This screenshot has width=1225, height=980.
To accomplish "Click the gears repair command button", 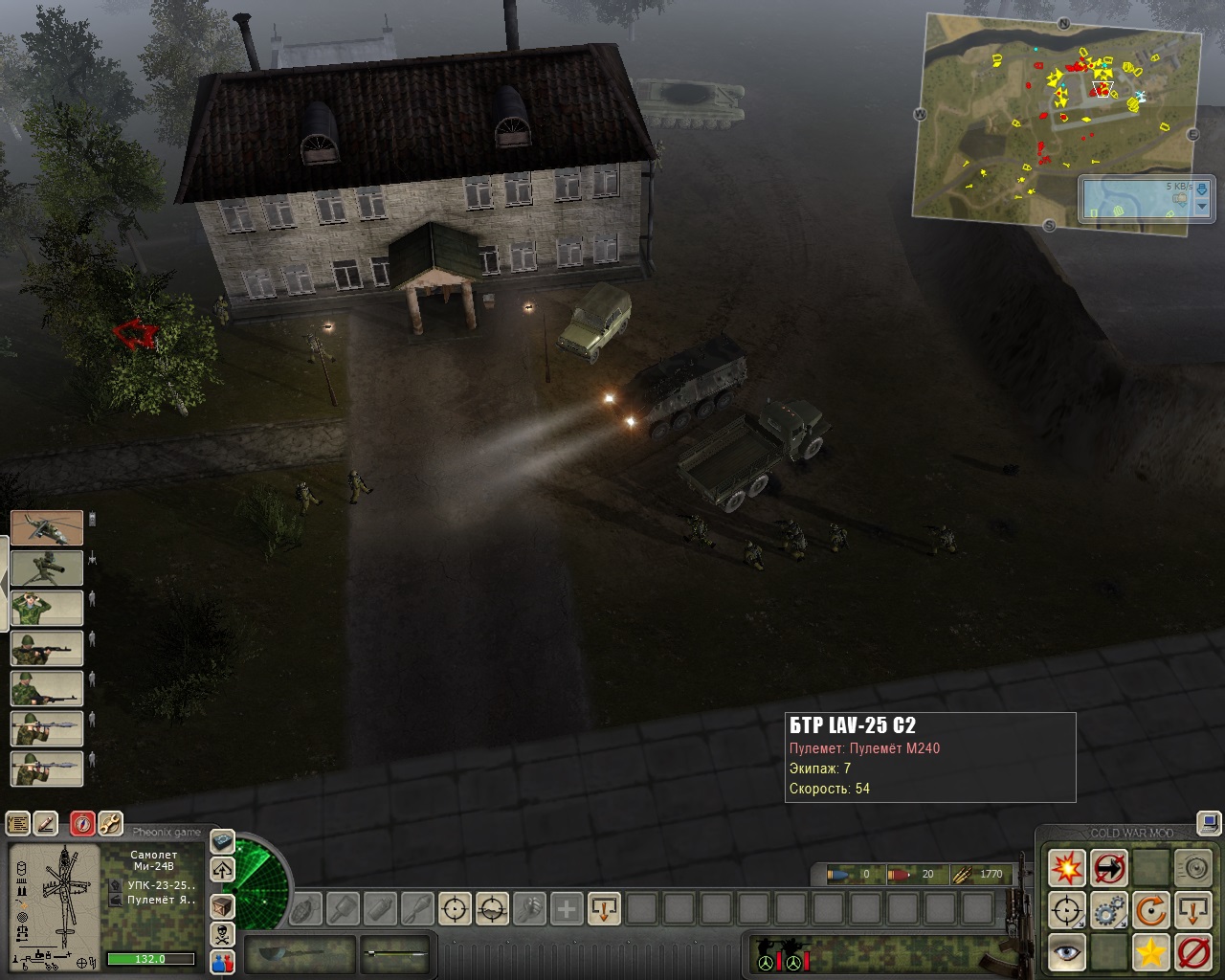I will [1108, 910].
